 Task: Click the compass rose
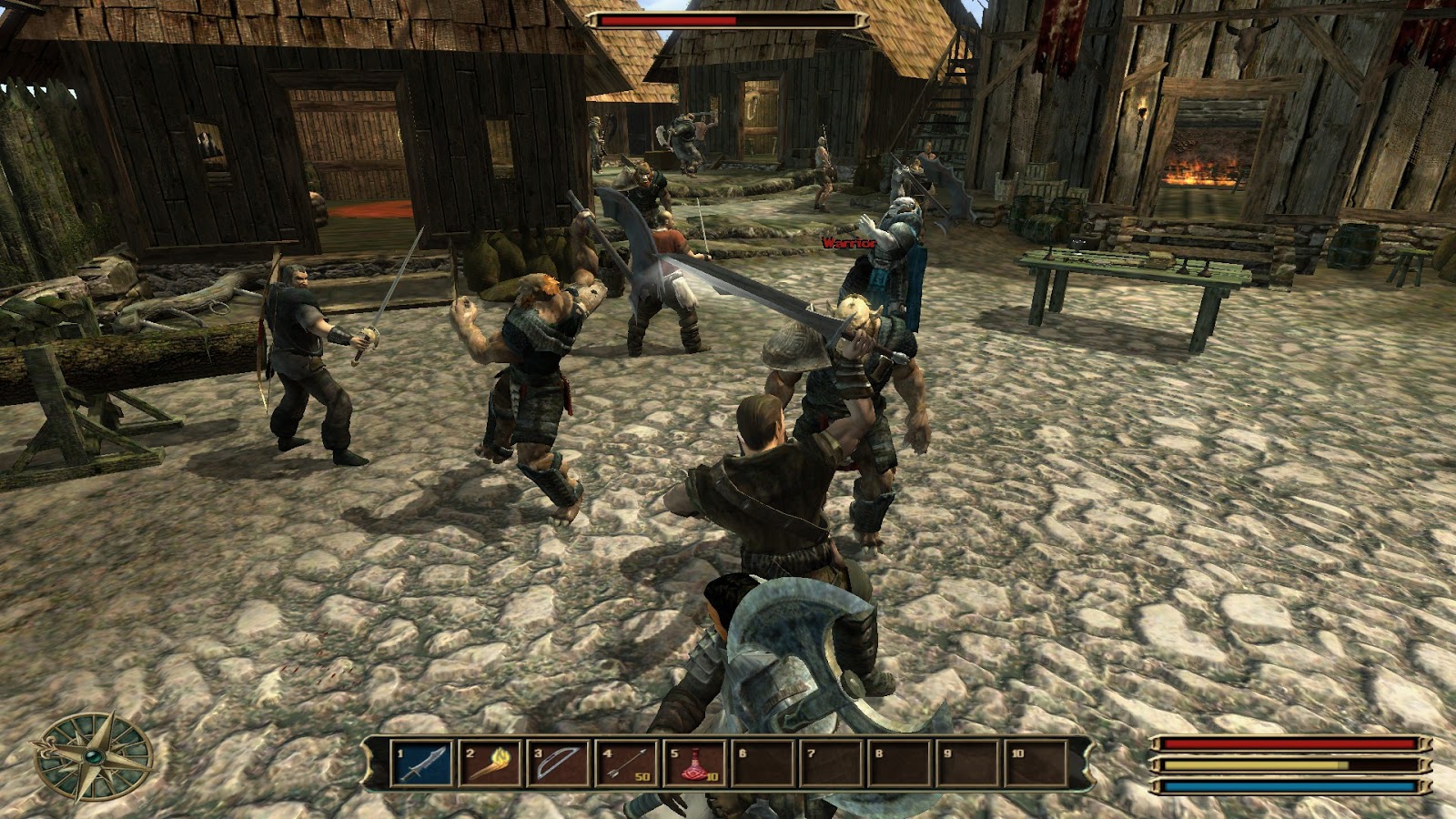point(93,757)
